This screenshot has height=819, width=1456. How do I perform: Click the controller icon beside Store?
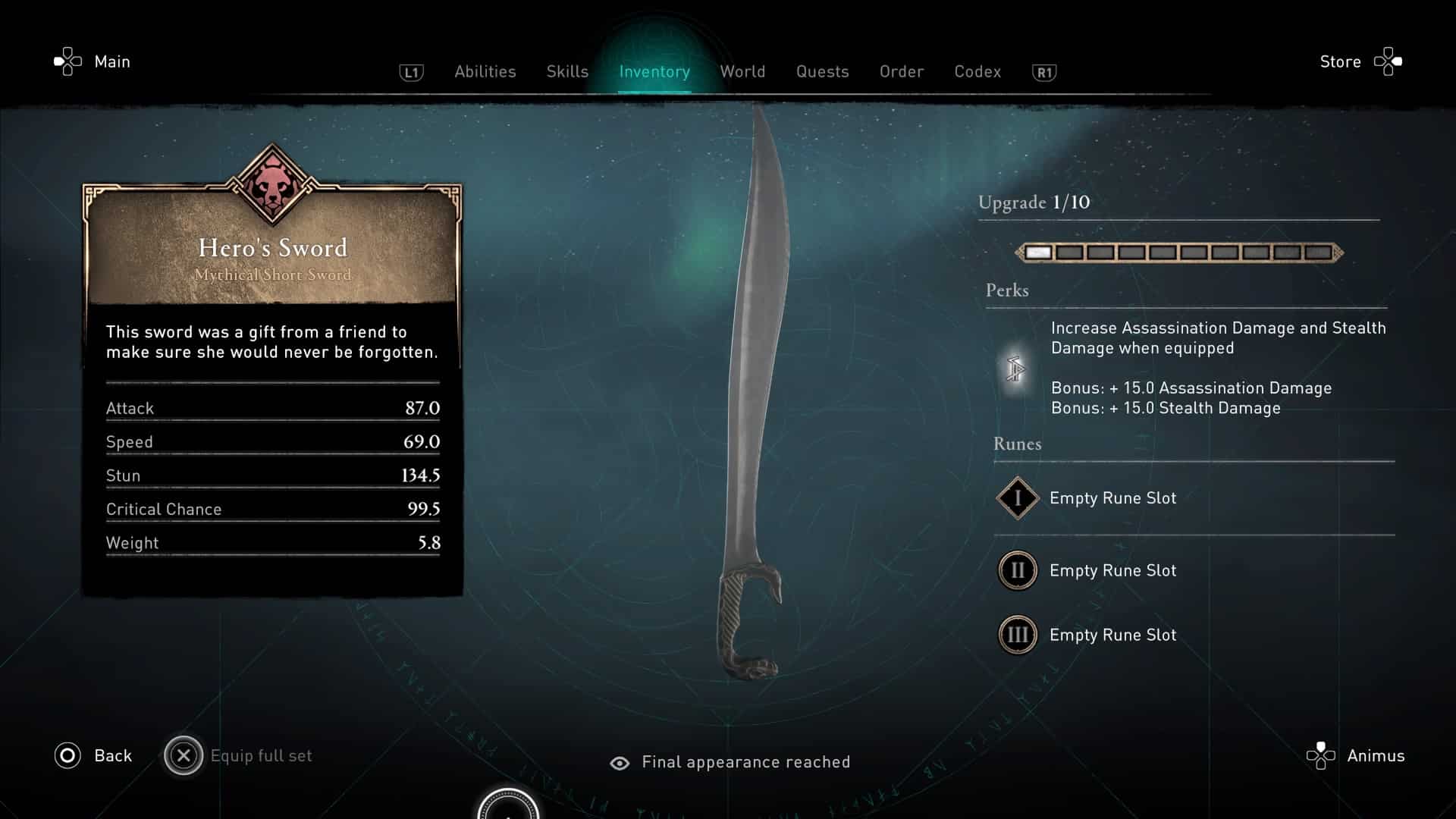pyautogui.click(x=1389, y=61)
